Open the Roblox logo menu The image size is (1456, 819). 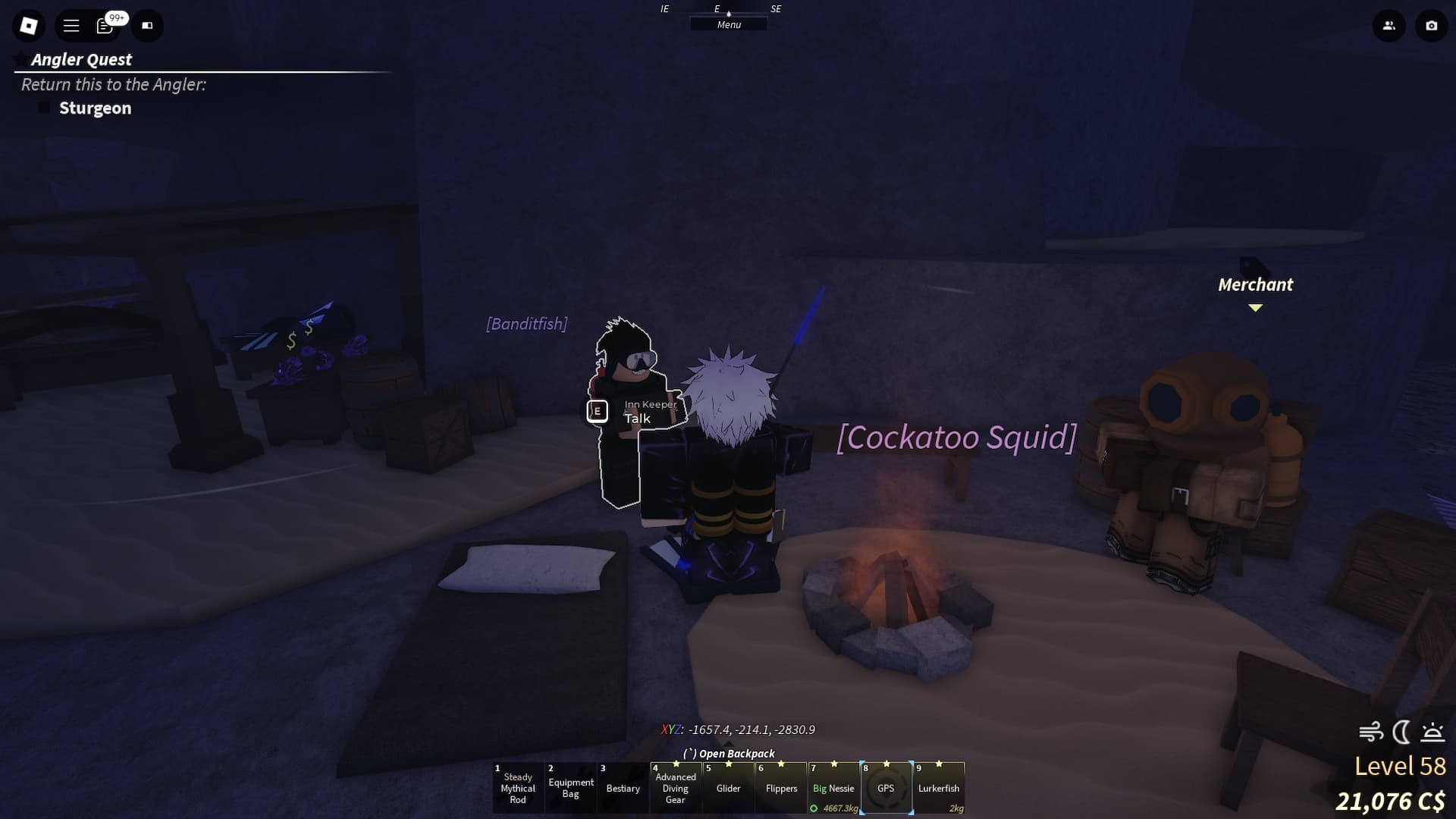click(x=28, y=25)
